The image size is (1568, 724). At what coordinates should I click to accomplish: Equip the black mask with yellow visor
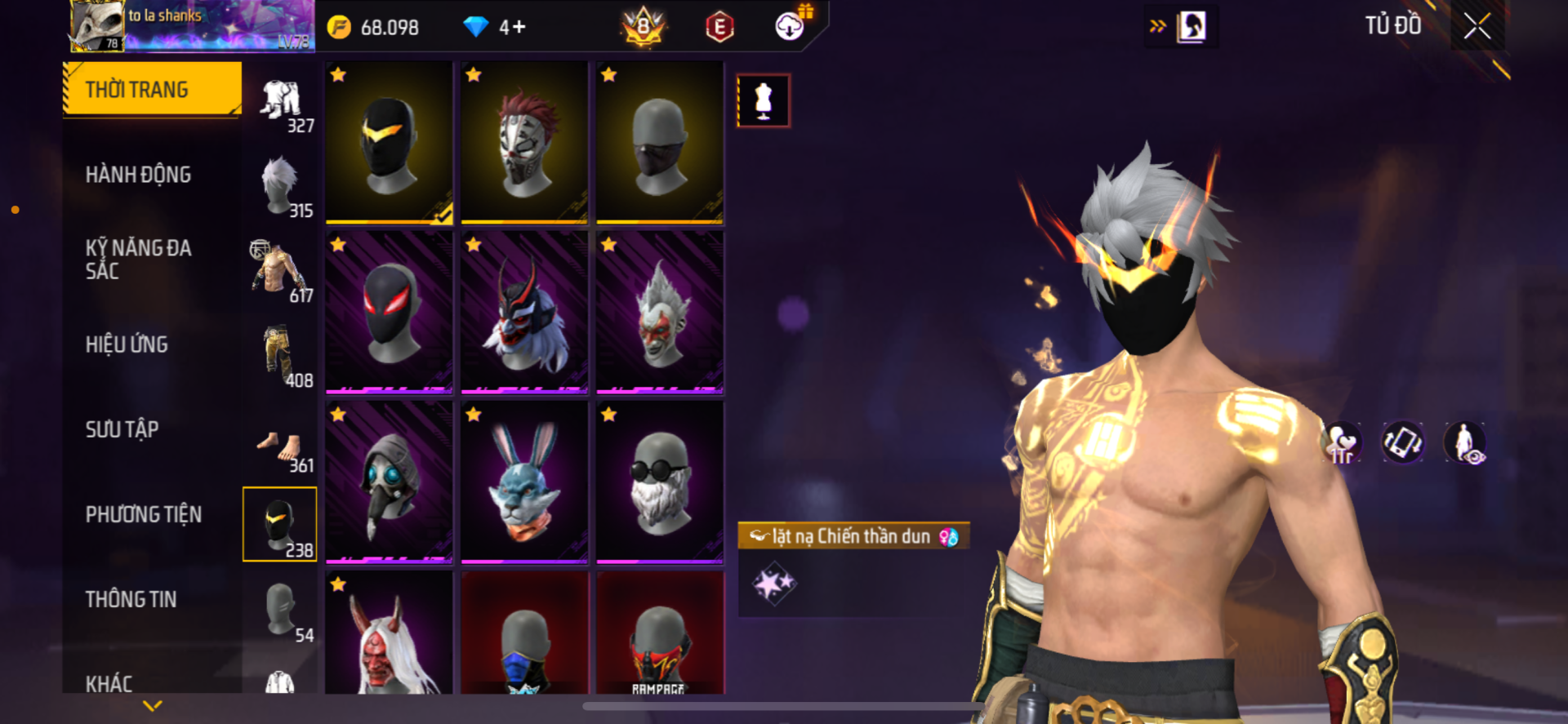(x=389, y=142)
